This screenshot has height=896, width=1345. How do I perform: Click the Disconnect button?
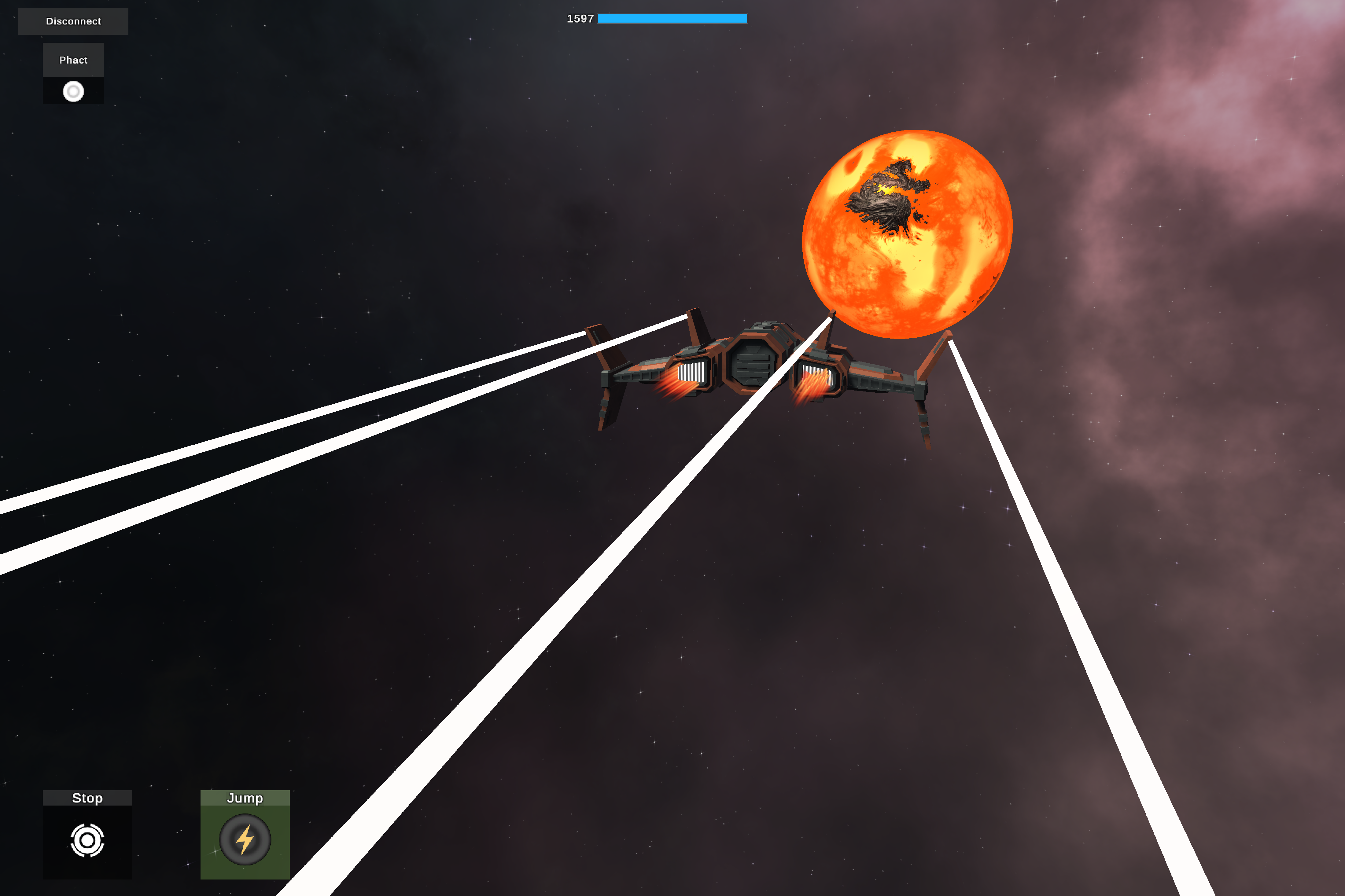[x=73, y=21]
